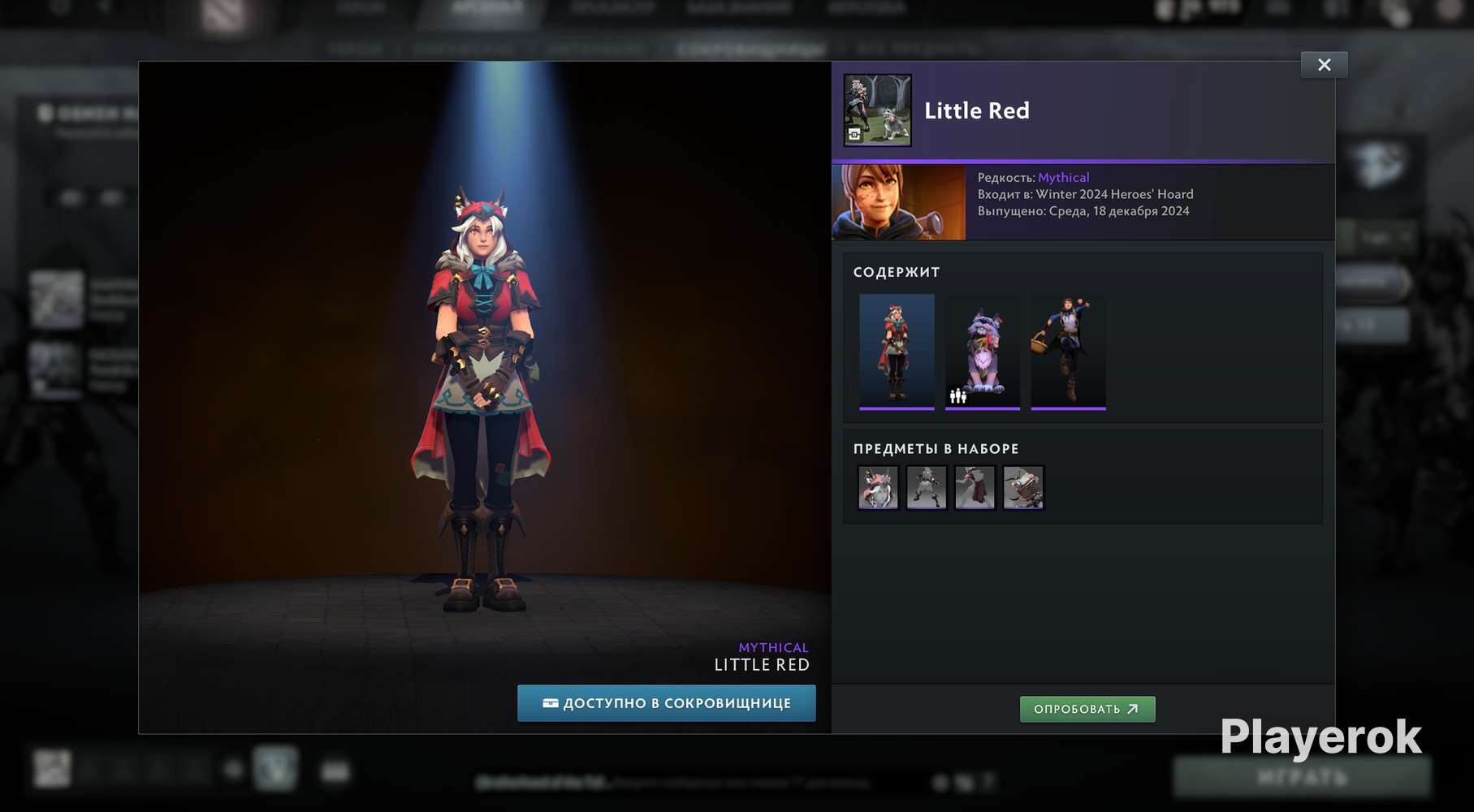Select the girl with basket thumbnail

tap(1068, 351)
